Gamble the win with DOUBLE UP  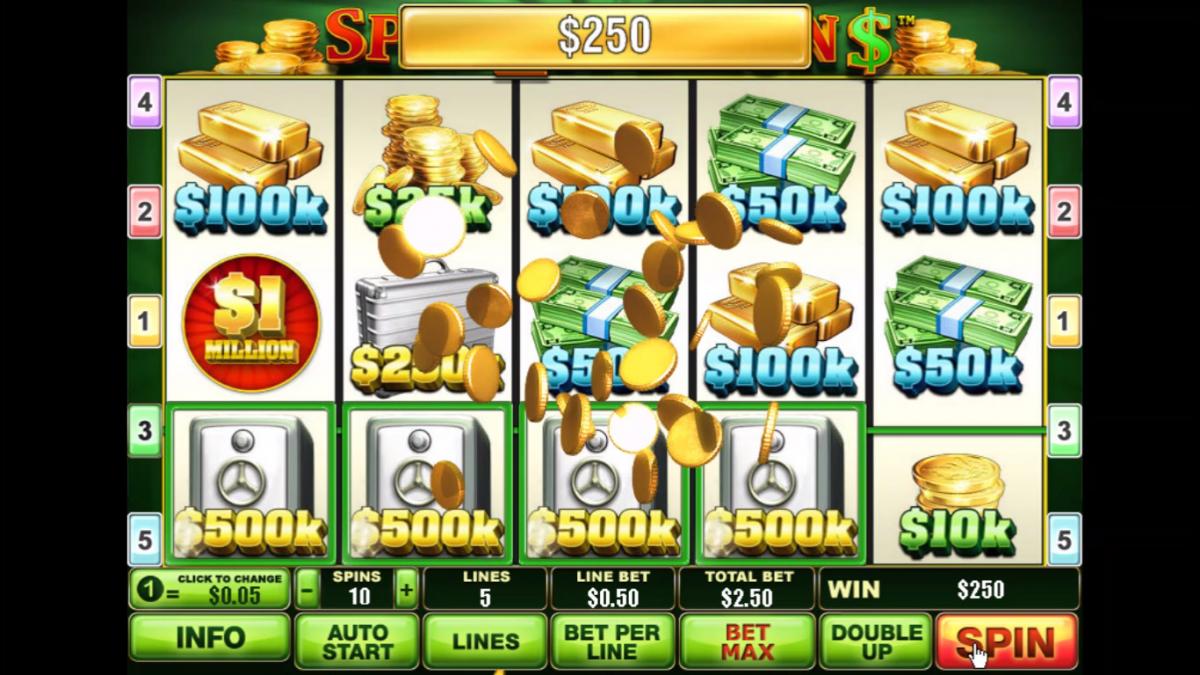(x=876, y=641)
